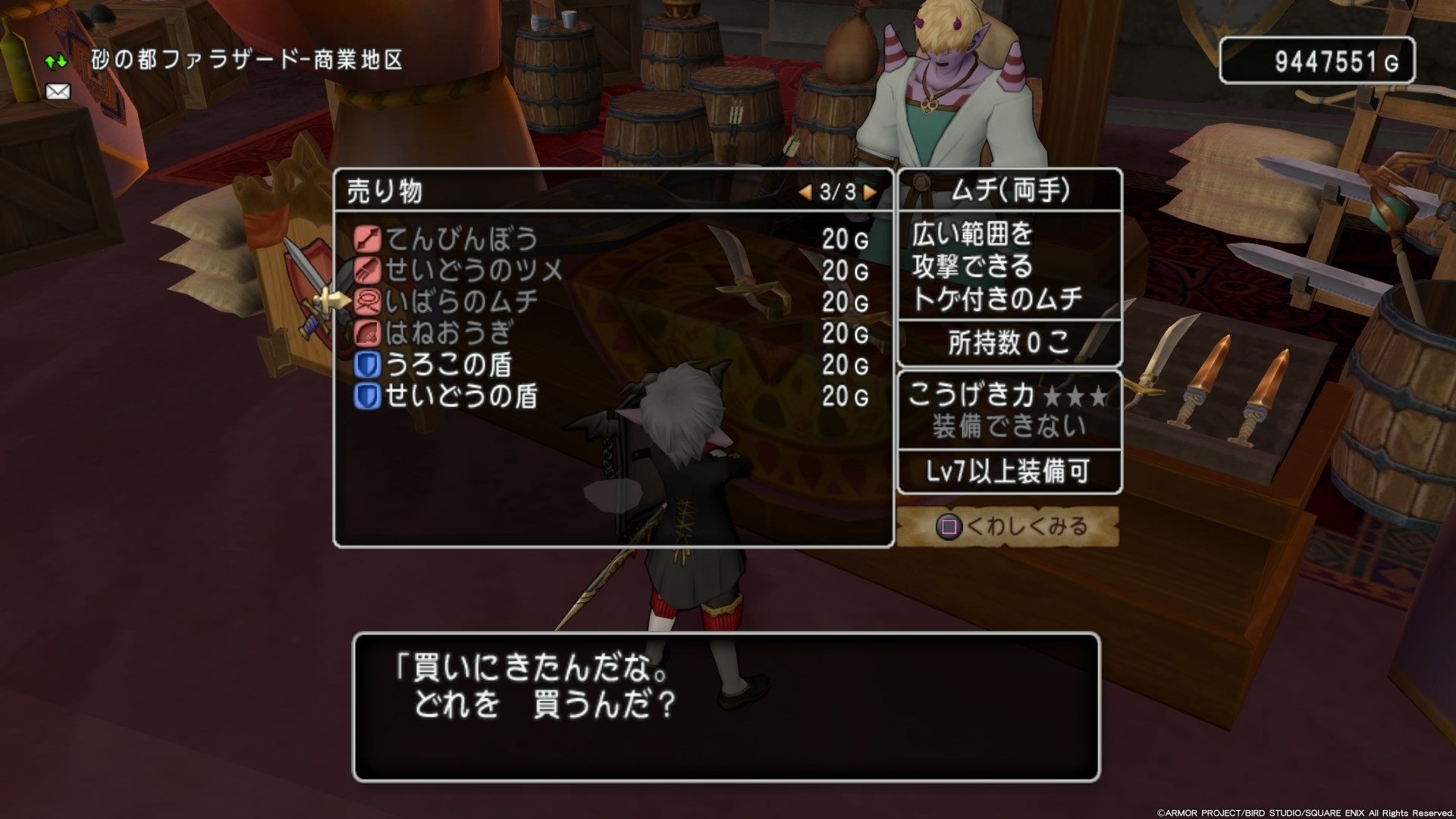Click the claw icon next to せいどうのツメ
Screen dimensions: 1456x819
tap(368, 271)
